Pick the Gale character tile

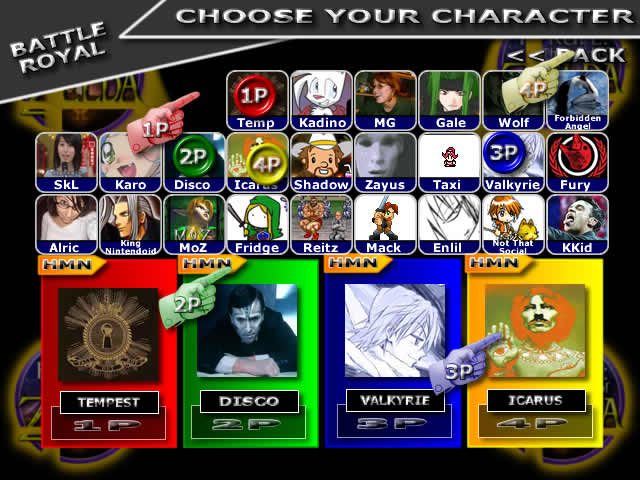[x=450, y=98]
